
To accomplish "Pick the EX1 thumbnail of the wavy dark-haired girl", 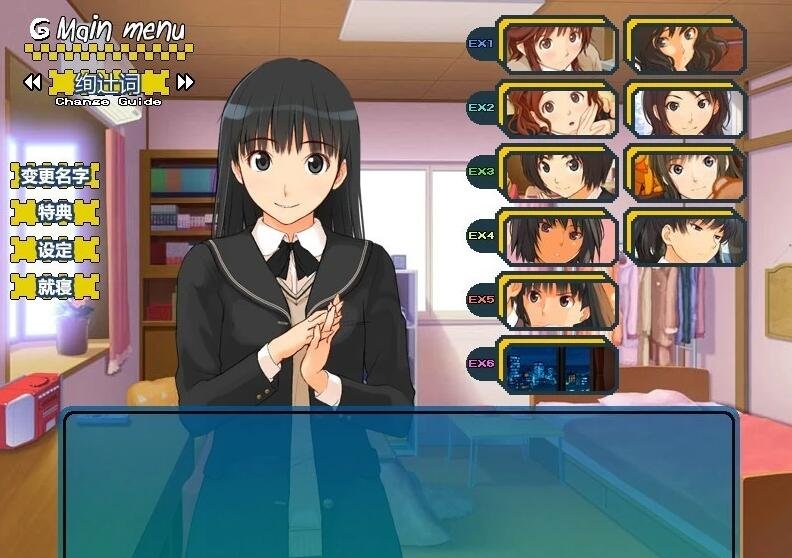I will pos(685,46).
